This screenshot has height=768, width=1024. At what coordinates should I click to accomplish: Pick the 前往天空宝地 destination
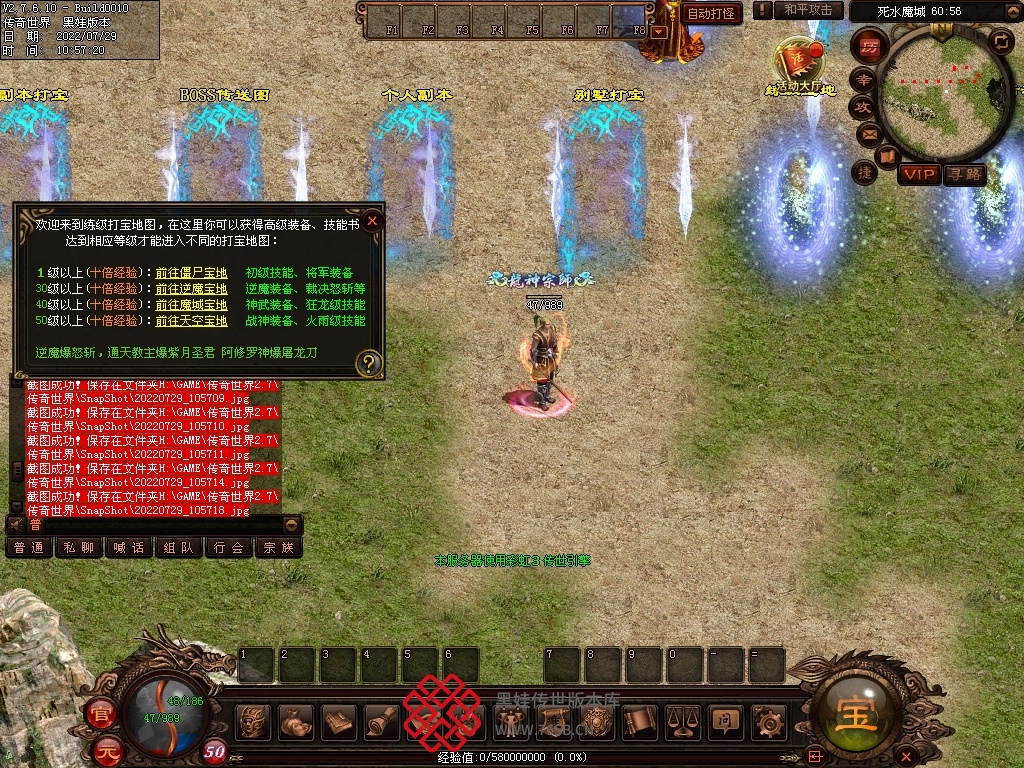[x=191, y=320]
